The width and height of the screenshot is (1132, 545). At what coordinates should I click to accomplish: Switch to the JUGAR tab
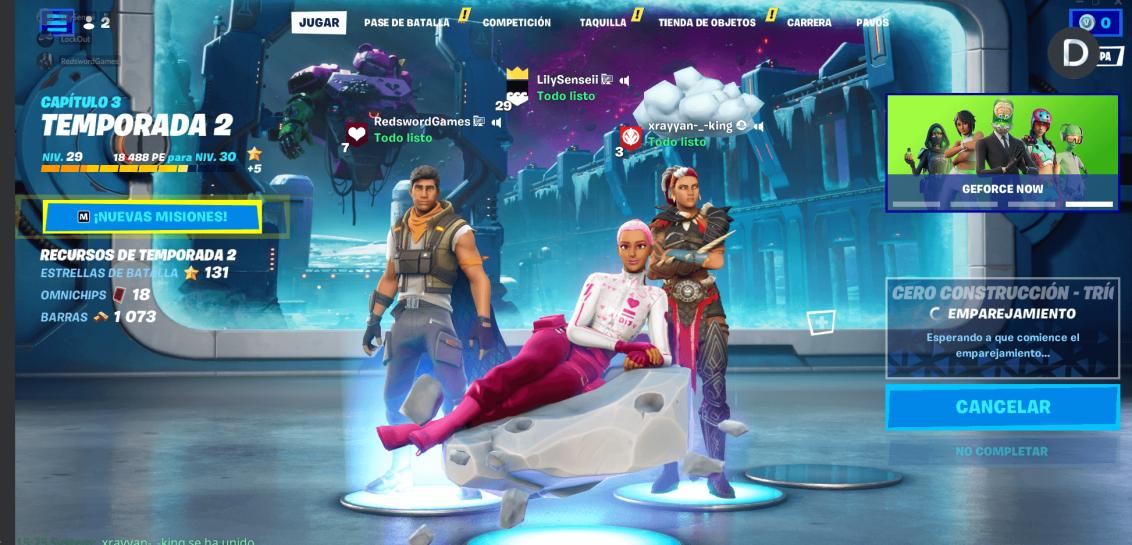coord(319,22)
